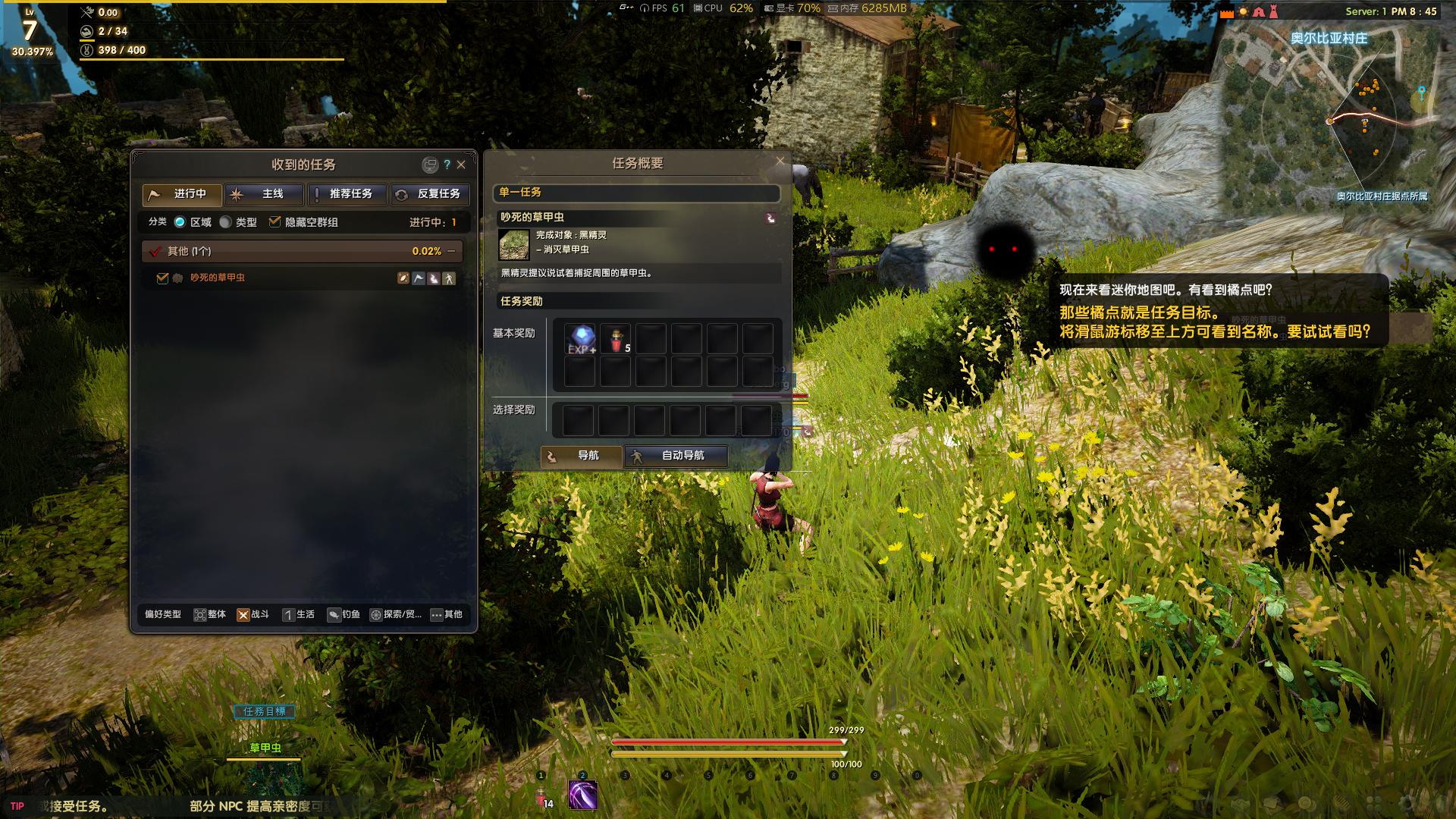Select the 吵死的草甲虫 quest row
Image resolution: width=1456 pixels, height=819 pixels.
[218, 278]
